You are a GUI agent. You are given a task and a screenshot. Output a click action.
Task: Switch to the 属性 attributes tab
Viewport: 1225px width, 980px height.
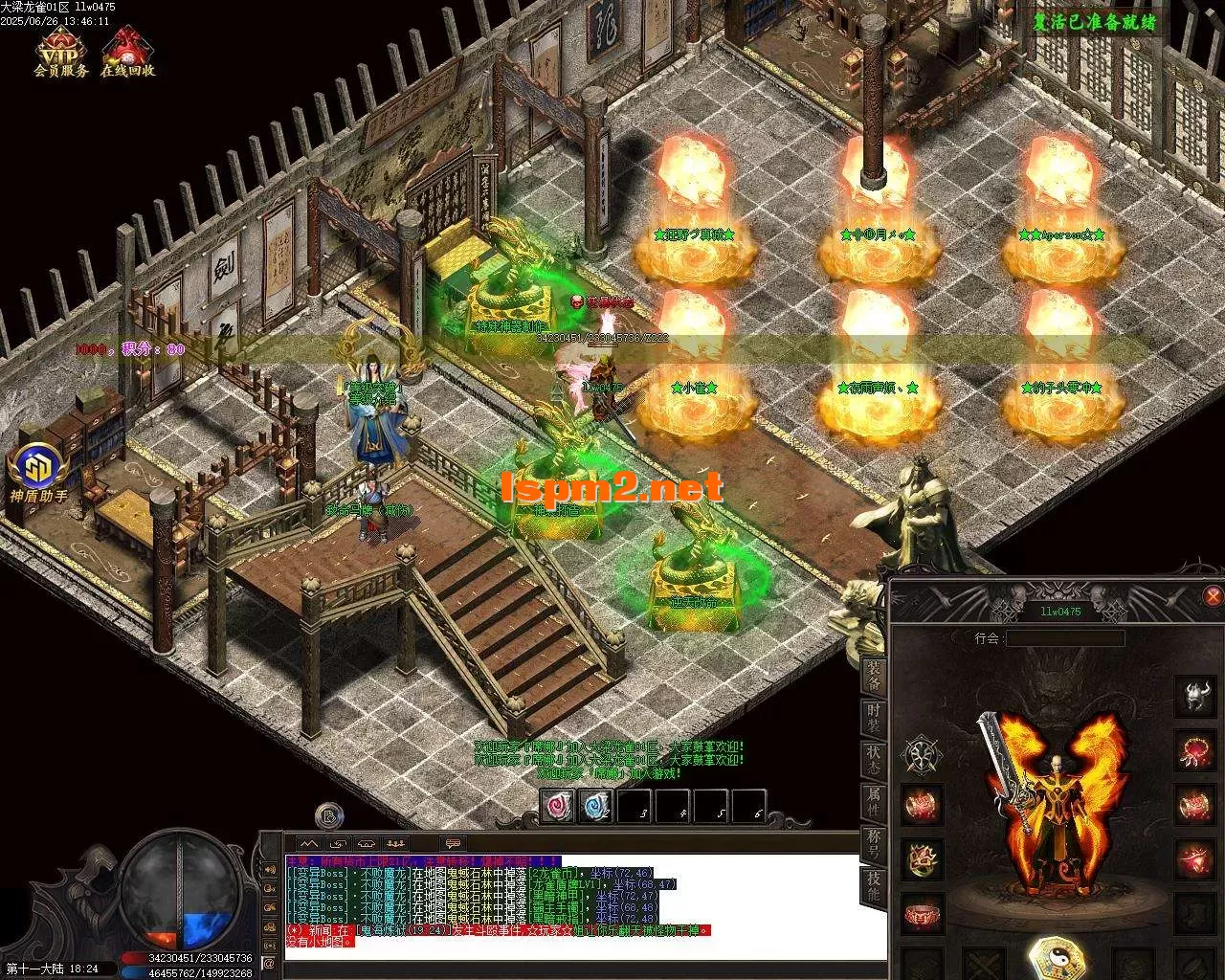pyautogui.click(x=874, y=801)
